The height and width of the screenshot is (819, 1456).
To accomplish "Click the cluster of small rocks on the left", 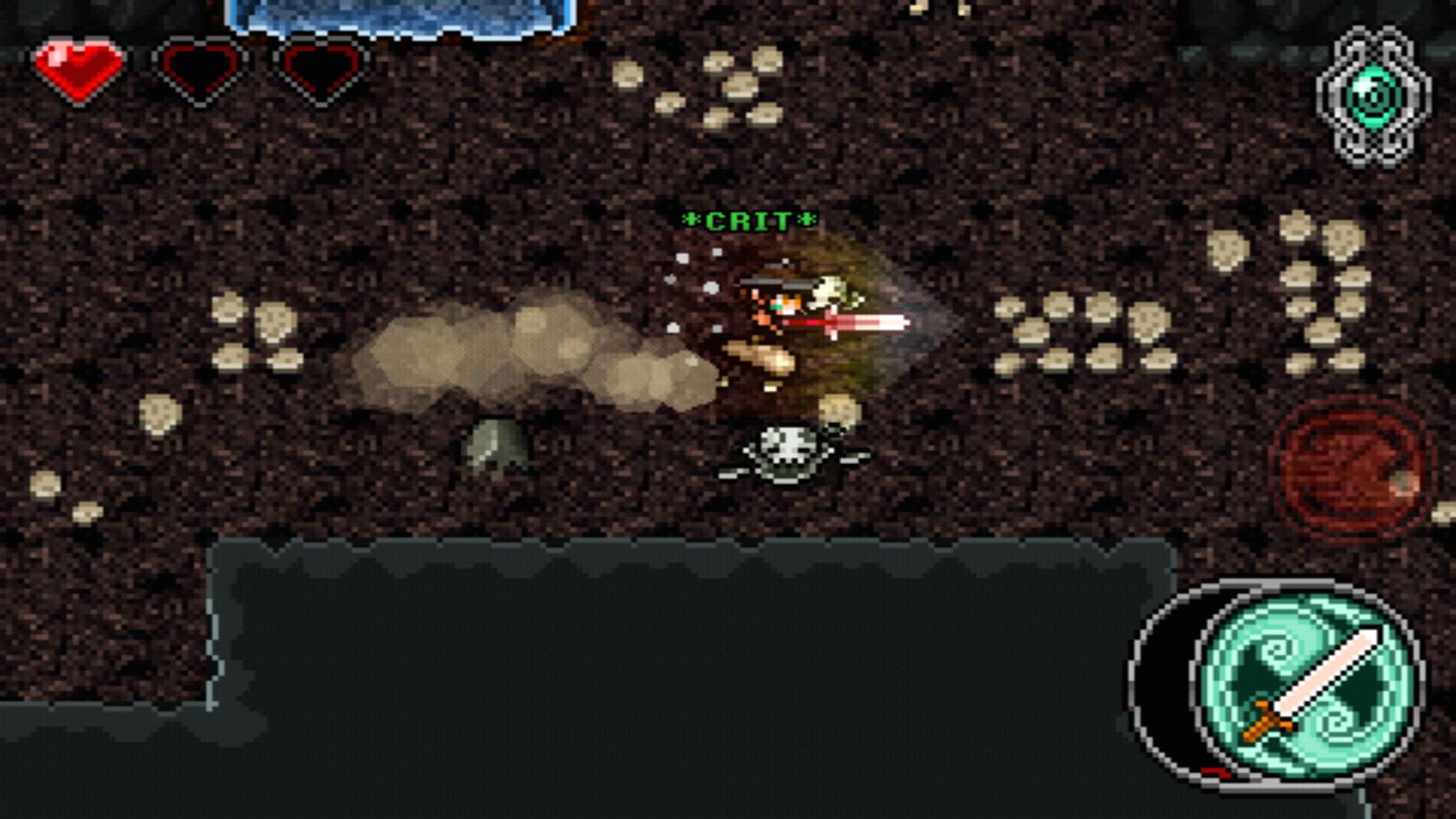I will tap(258, 334).
